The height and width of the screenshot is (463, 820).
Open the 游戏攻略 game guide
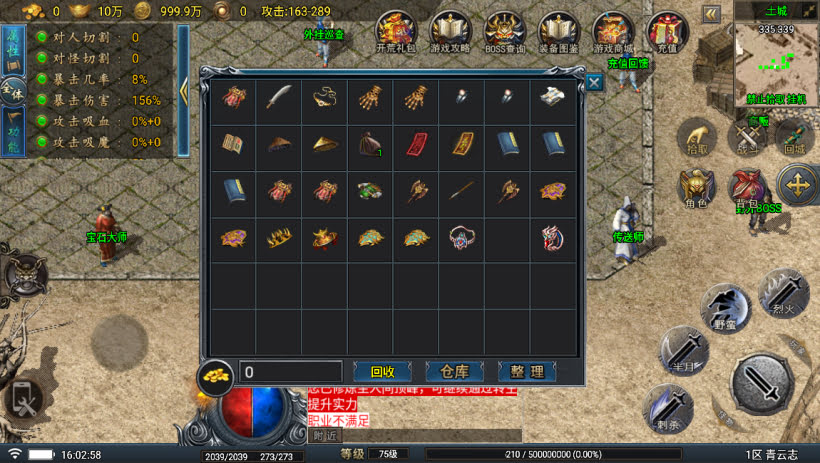coord(450,32)
